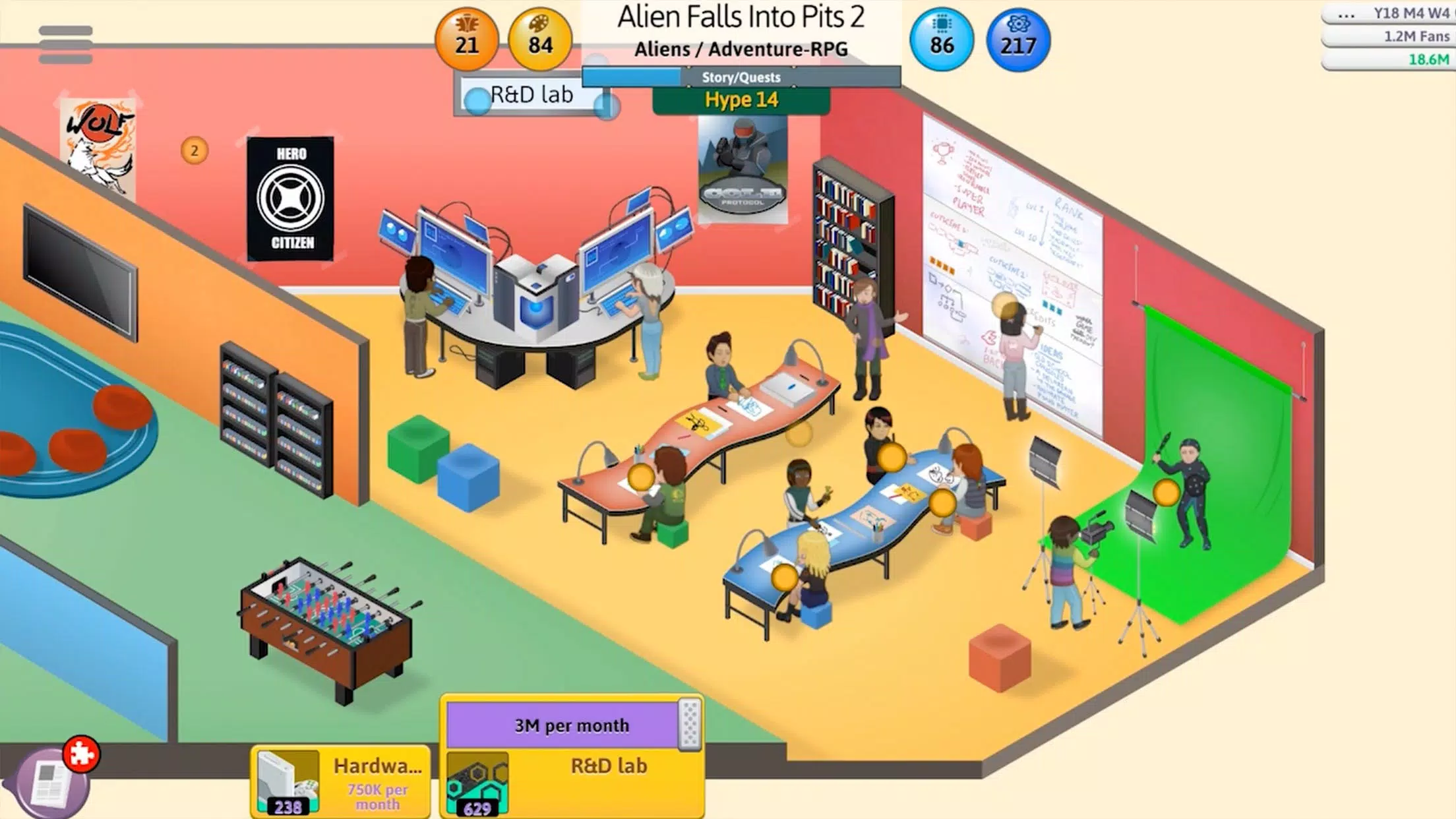Viewport: 1456px width, 819px height.
Task: Collect the small orange 2 bubble near Wolf poster
Action: coord(193,150)
